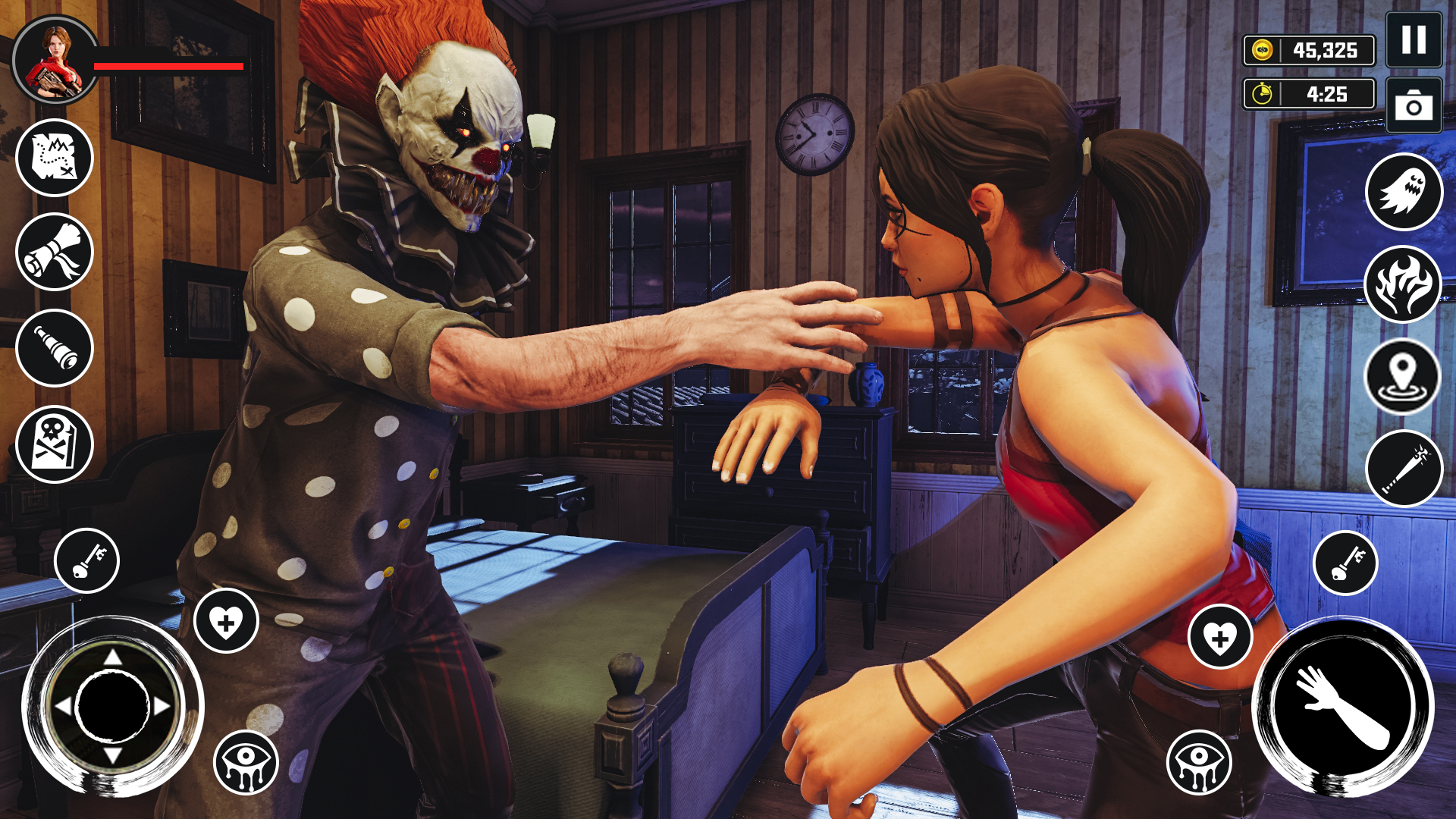
Task: Select the dynamite item icon
Action: [x=1406, y=469]
